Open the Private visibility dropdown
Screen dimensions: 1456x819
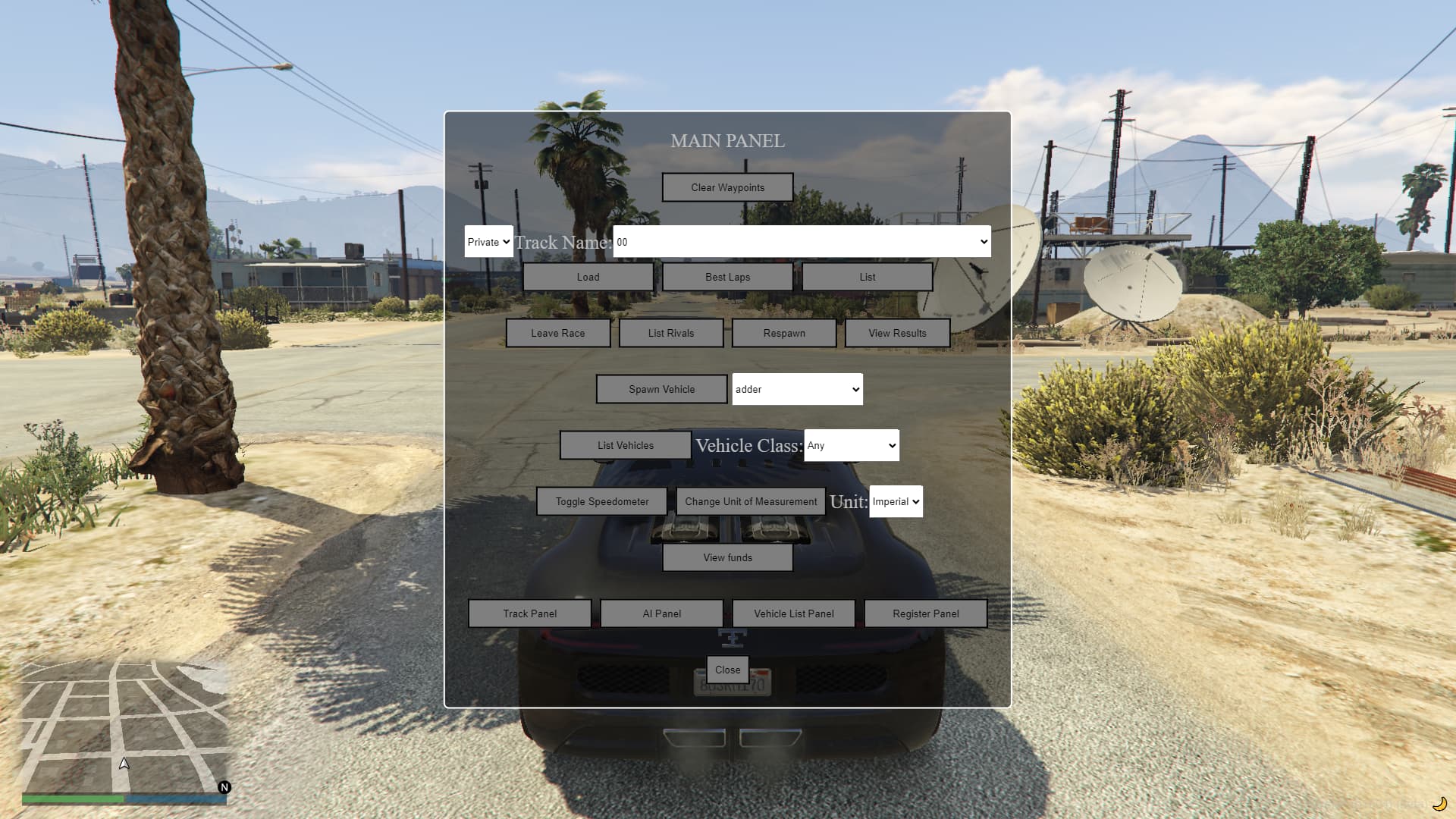pos(488,241)
